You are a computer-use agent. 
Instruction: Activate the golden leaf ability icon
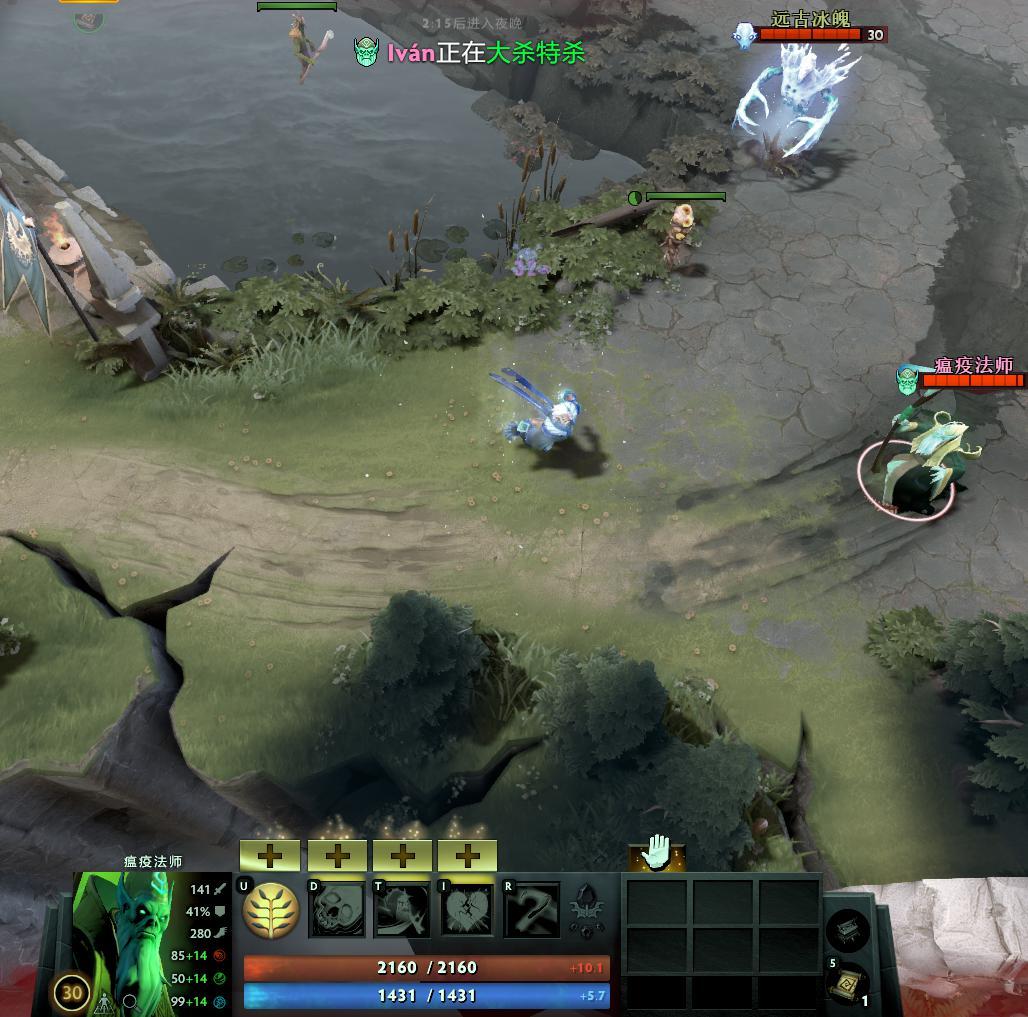pyautogui.click(x=271, y=909)
